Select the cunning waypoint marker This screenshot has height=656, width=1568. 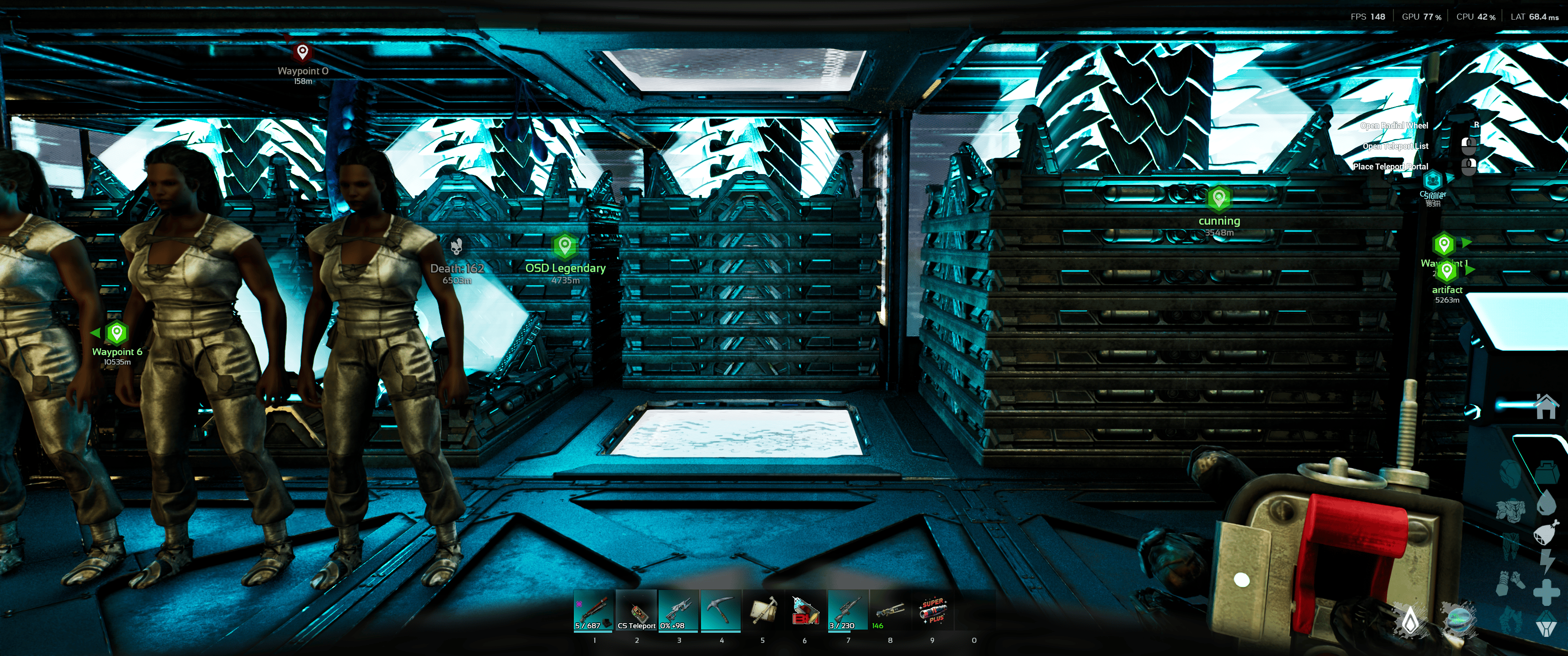[1218, 198]
